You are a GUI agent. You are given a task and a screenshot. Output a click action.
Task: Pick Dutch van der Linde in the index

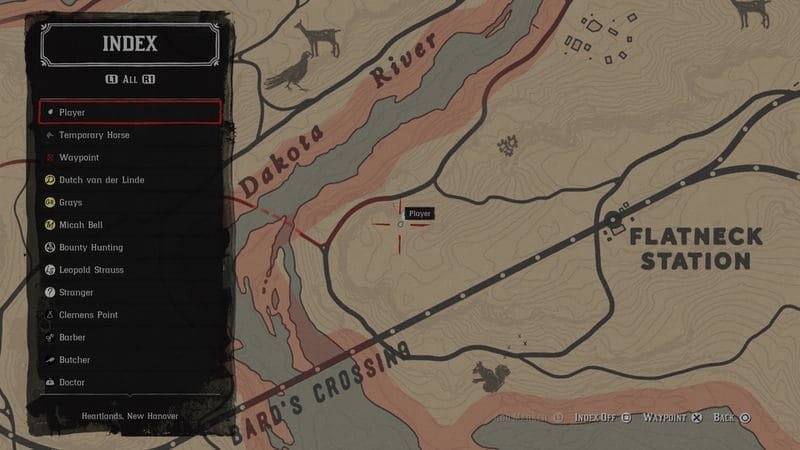tap(130, 180)
